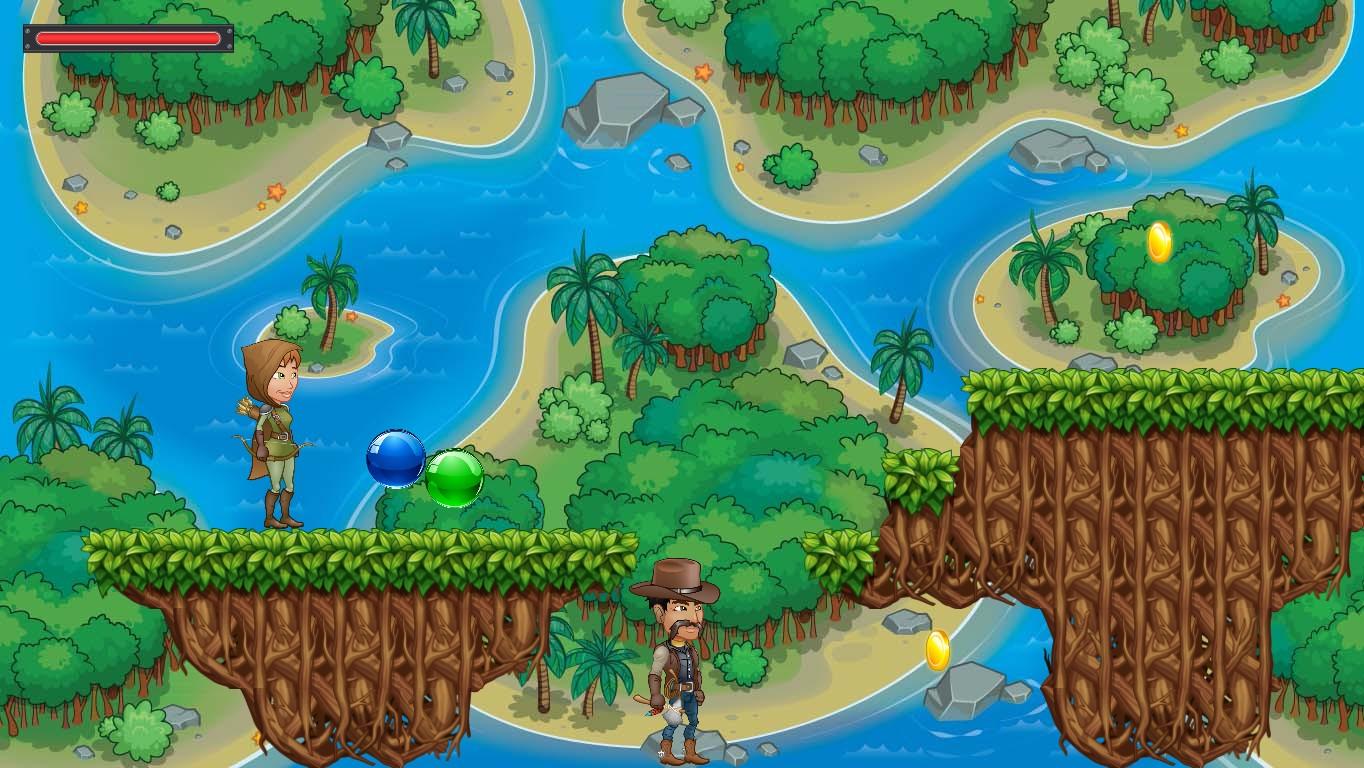Click the starfish near the top-middle river
1364x768 pixels.
coord(705,72)
